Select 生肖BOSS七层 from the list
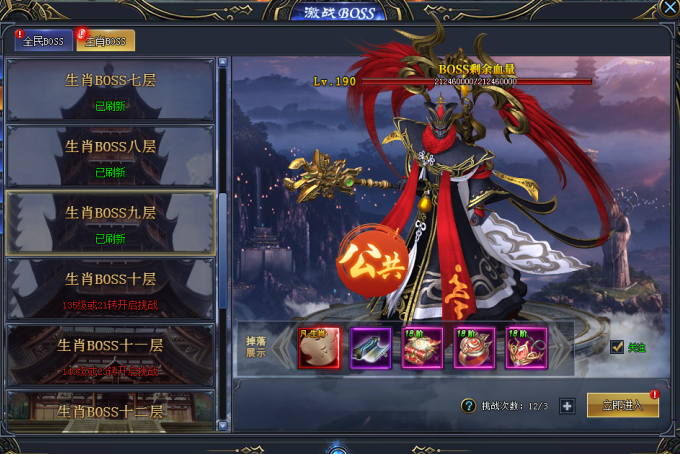This screenshot has width=680, height=454. click(110, 89)
